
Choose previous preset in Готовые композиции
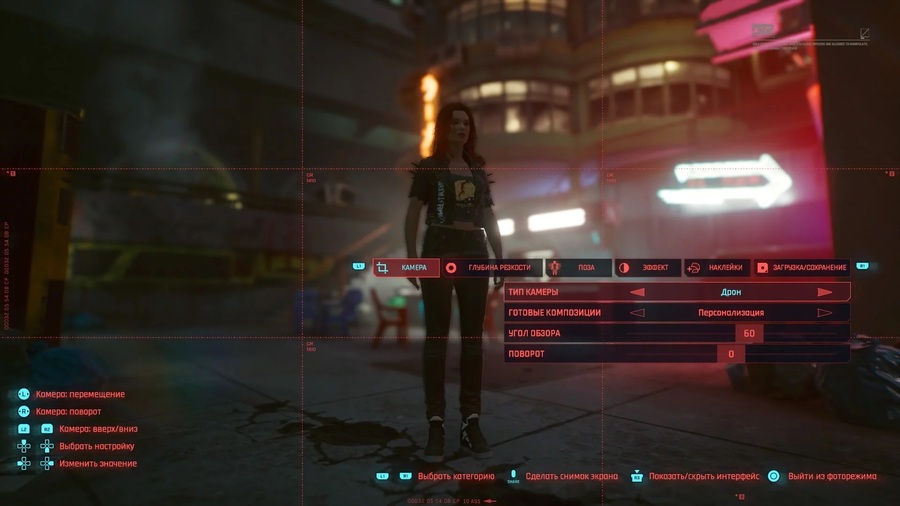pos(637,313)
